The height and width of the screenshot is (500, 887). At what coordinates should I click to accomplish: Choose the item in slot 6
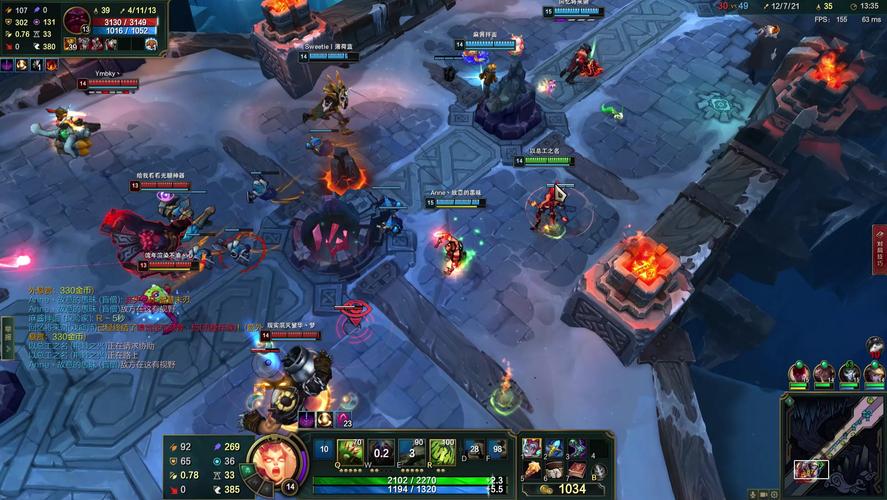pyautogui.click(x=554, y=470)
